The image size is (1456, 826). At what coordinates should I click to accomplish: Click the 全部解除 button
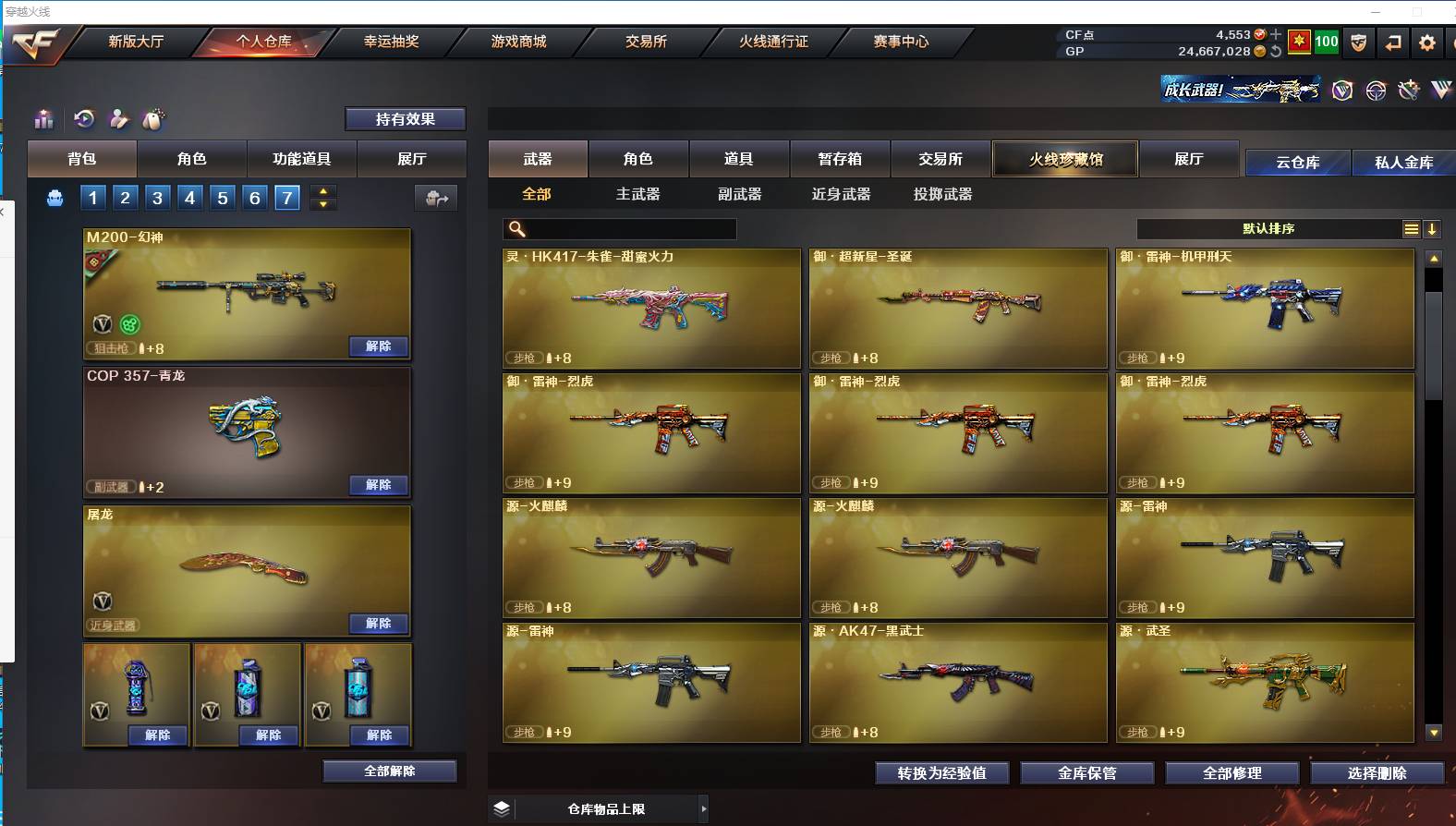click(389, 770)
